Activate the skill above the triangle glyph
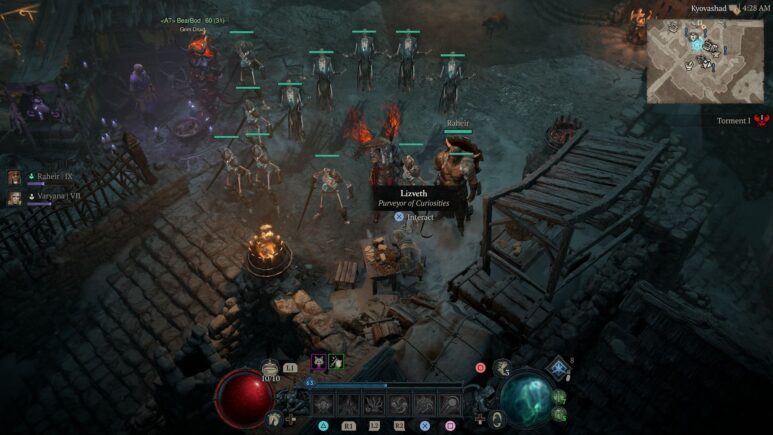773x435 pixels. pyautogui.click(x=323, y=405)
